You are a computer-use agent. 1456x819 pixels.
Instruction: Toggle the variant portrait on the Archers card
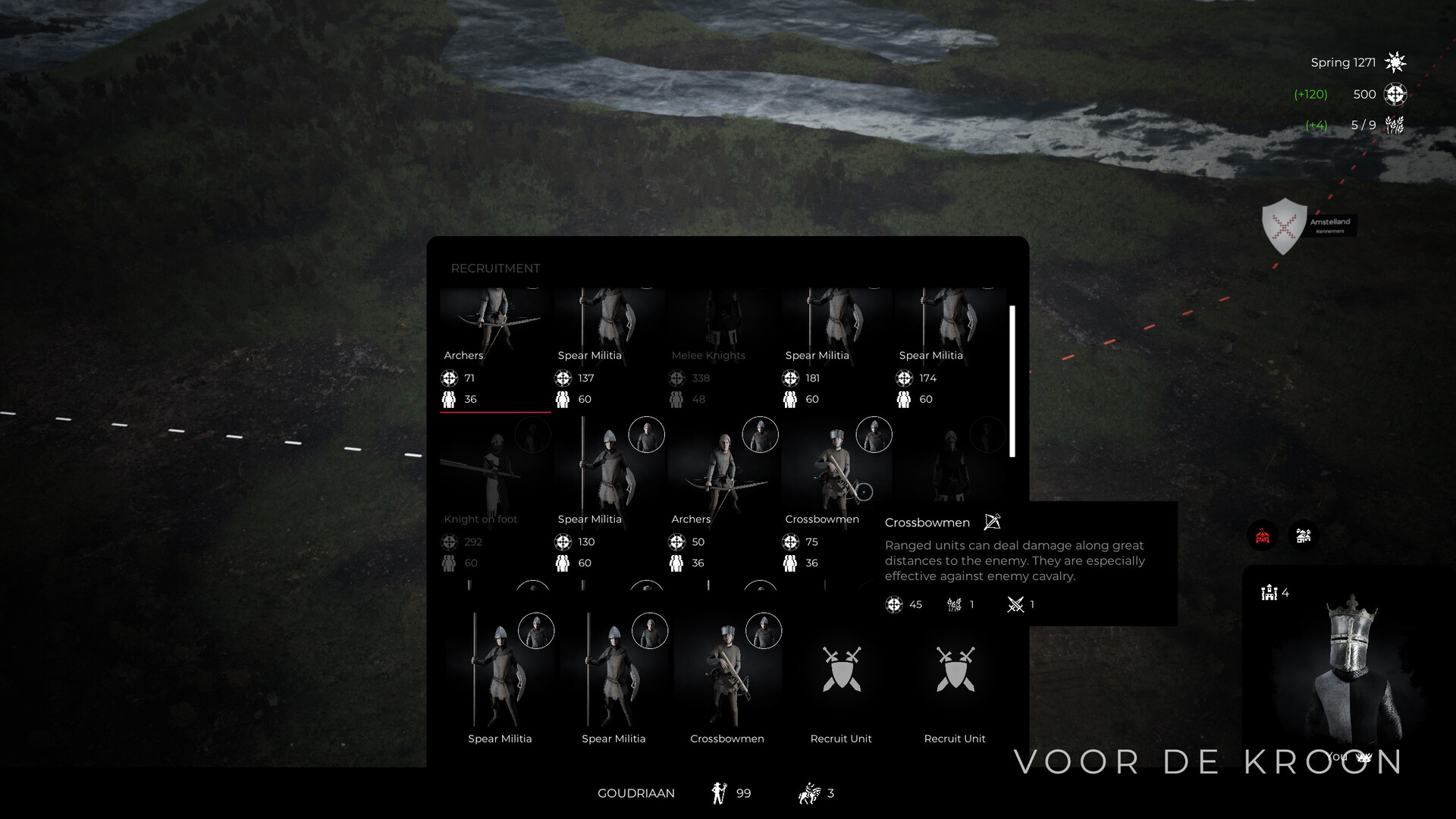(759, 435)
